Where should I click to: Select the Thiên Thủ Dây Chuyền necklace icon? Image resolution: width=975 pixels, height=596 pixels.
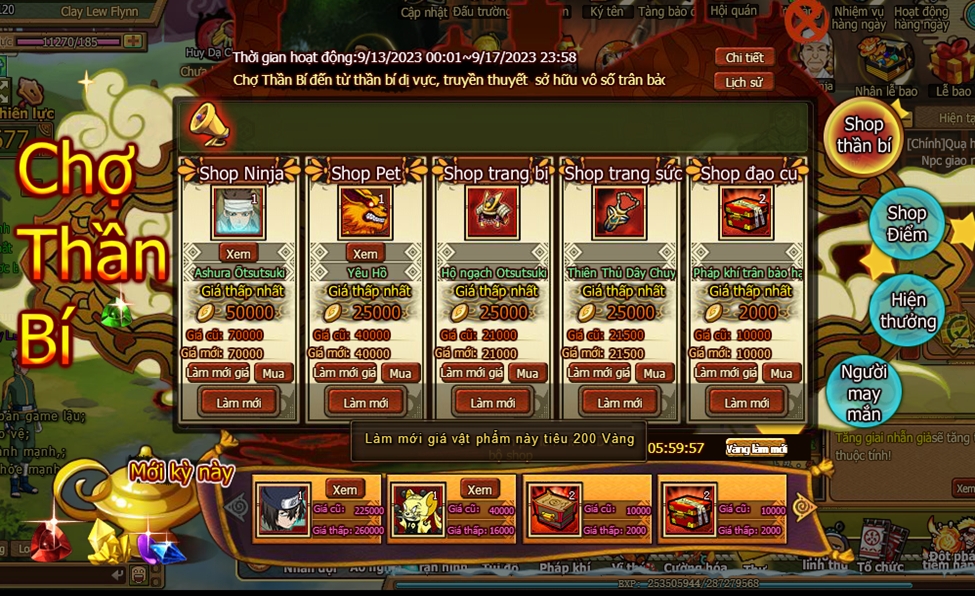pos(620,213)
